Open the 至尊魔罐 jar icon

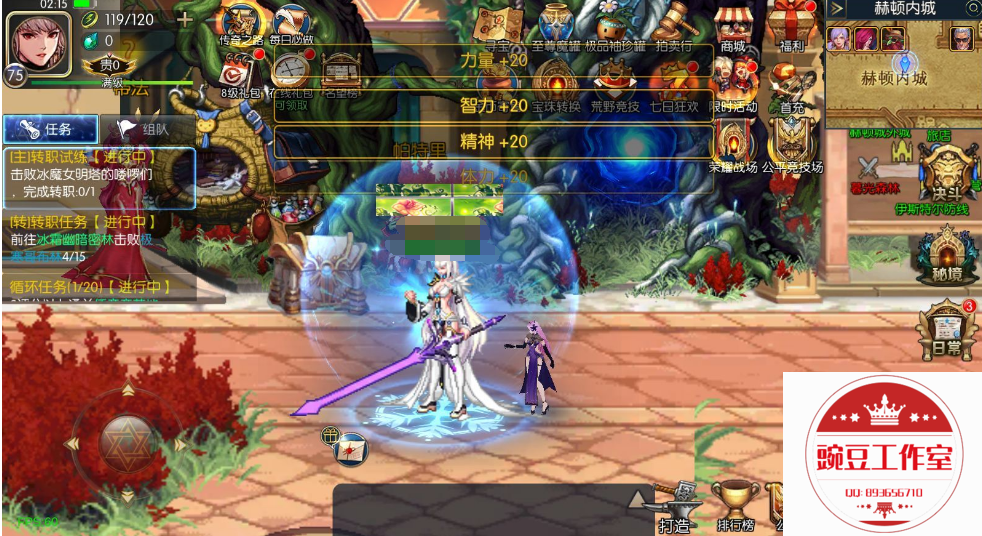click(557, 24)
